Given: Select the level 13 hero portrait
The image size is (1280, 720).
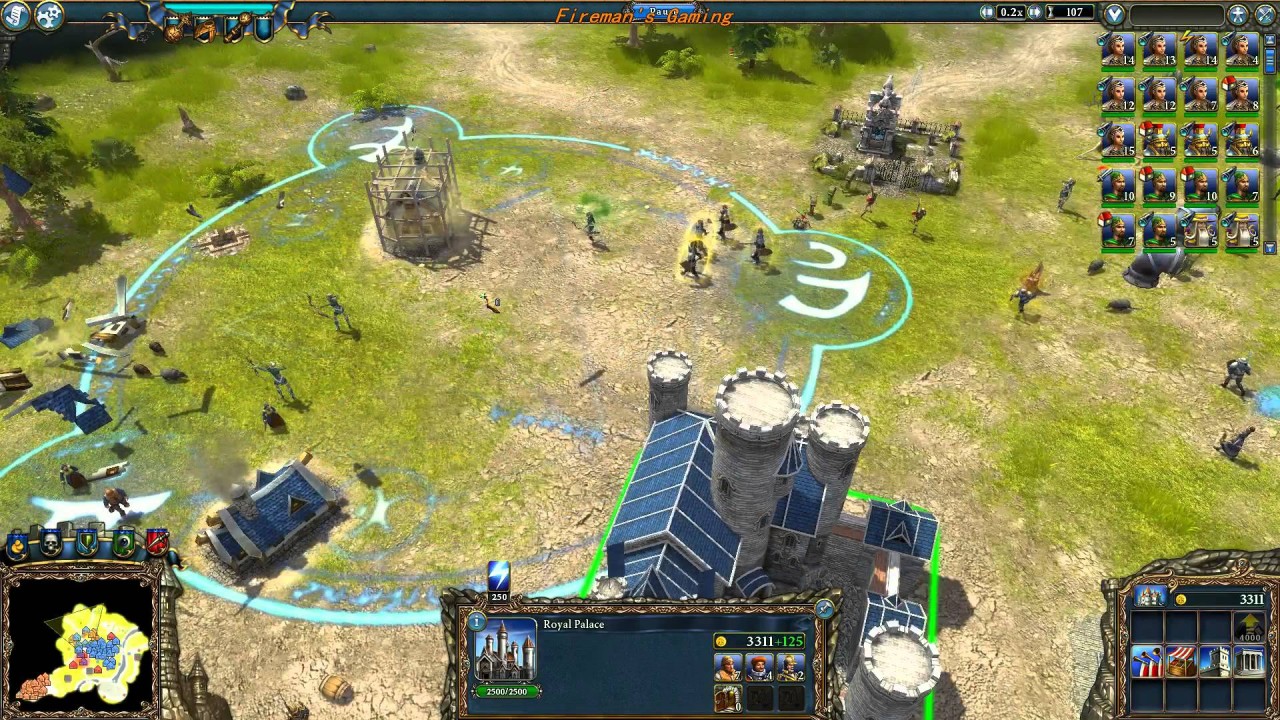Looking at the screenshot, I should pos(1159,49).
